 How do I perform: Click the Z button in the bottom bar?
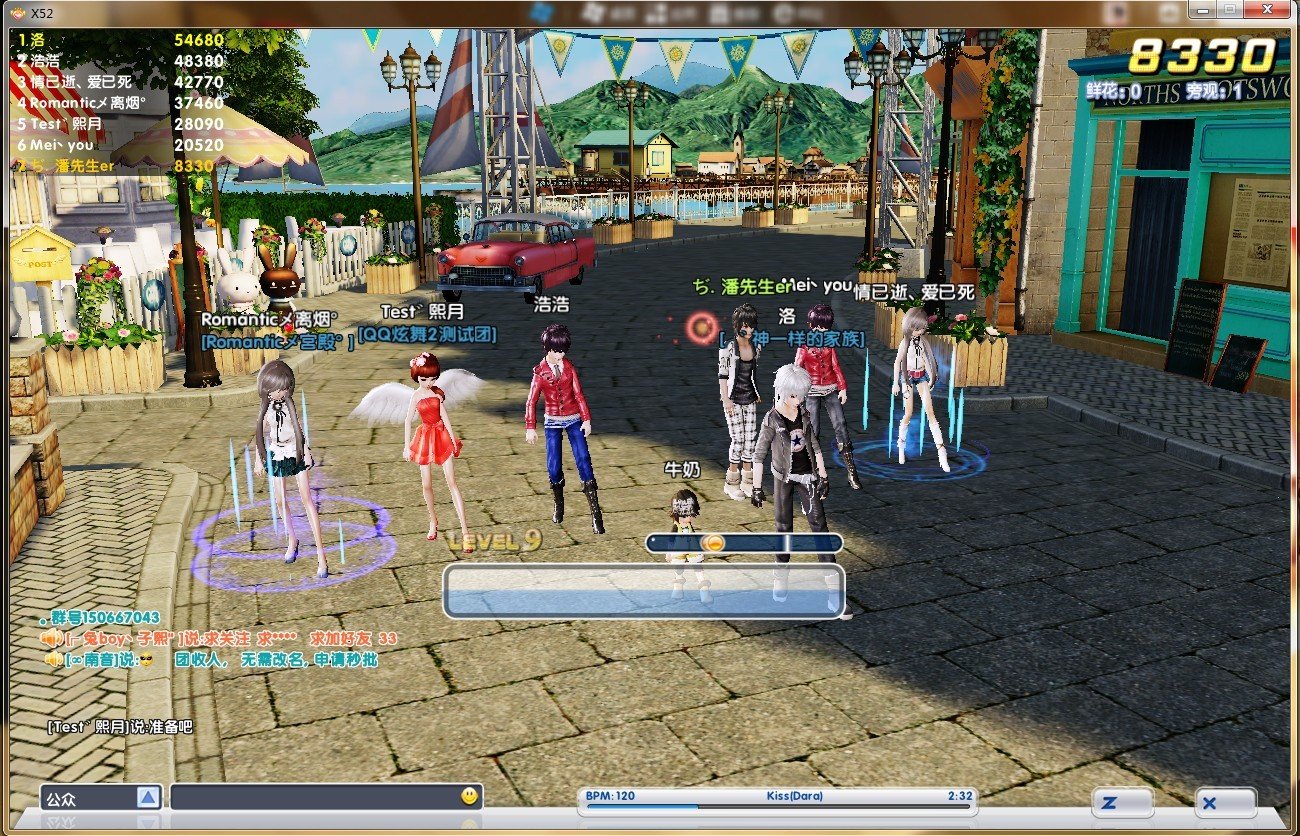tap(1121, 802)
